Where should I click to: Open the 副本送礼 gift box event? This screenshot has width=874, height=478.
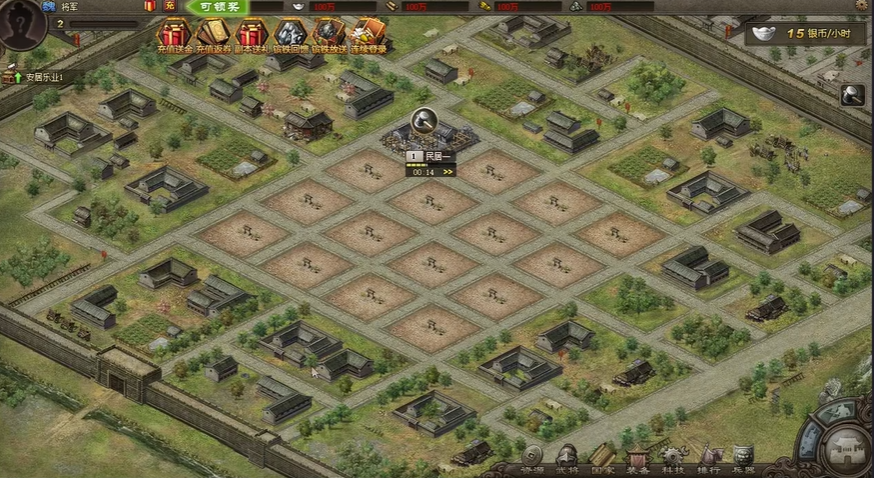250,35
